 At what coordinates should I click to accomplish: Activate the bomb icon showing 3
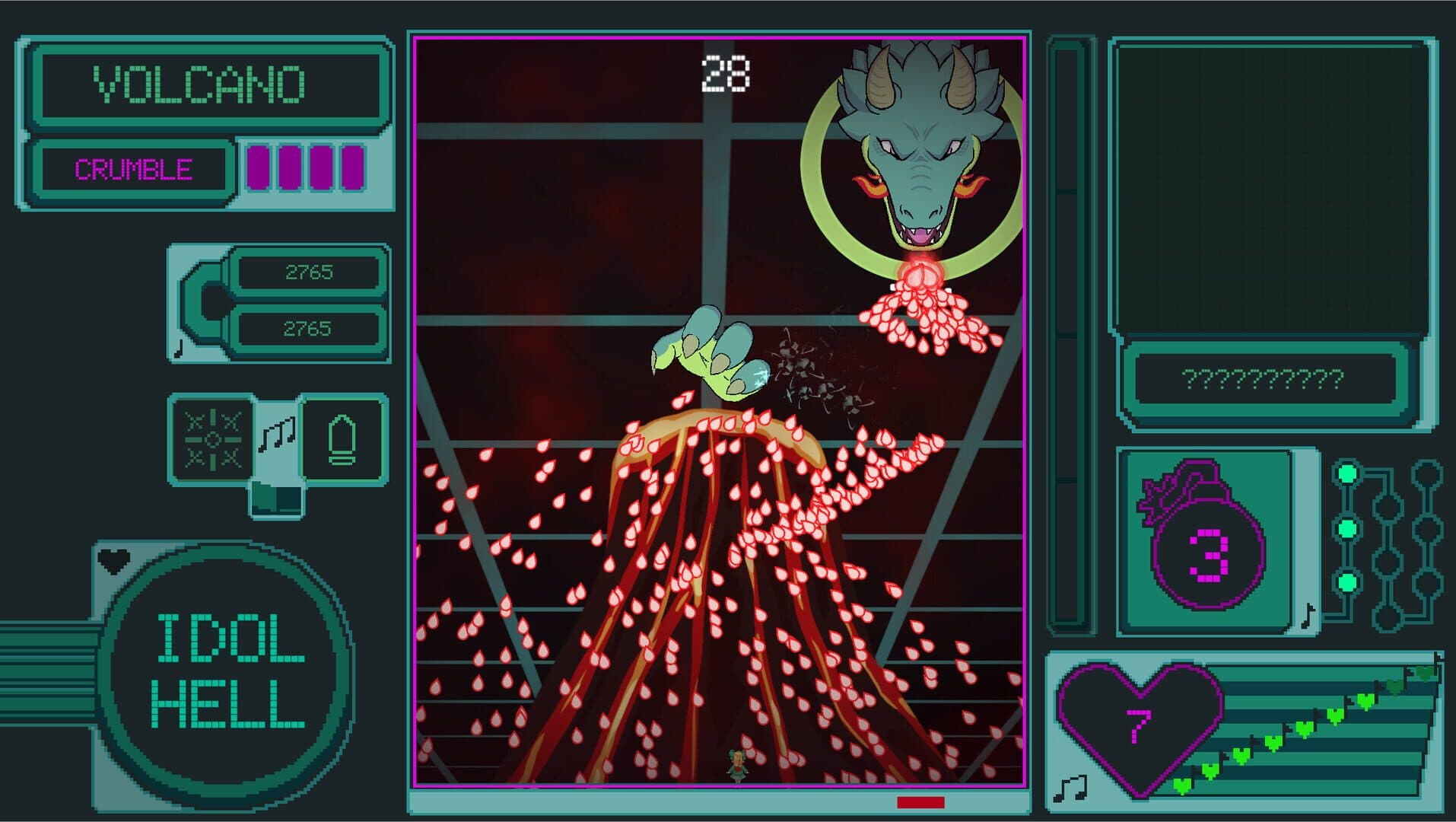(1206, 541)
